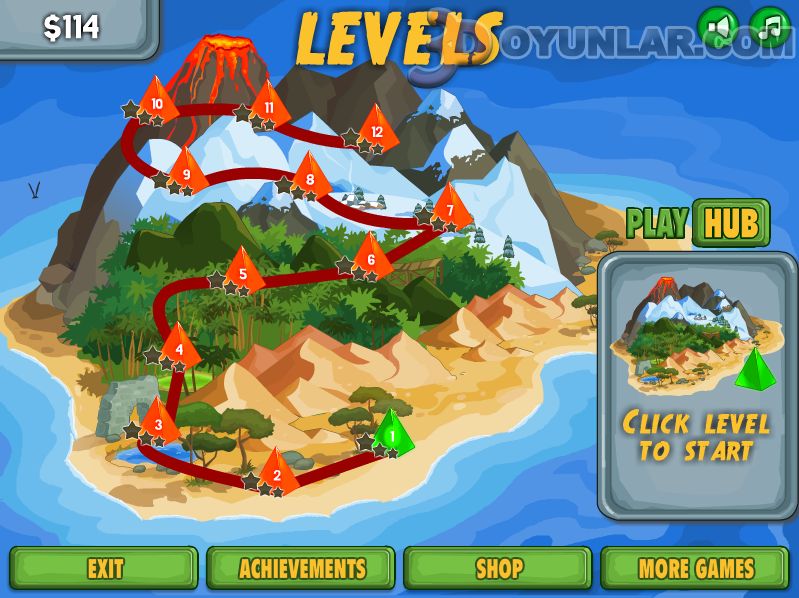Click level 7 marker

(x=451, y=208)
